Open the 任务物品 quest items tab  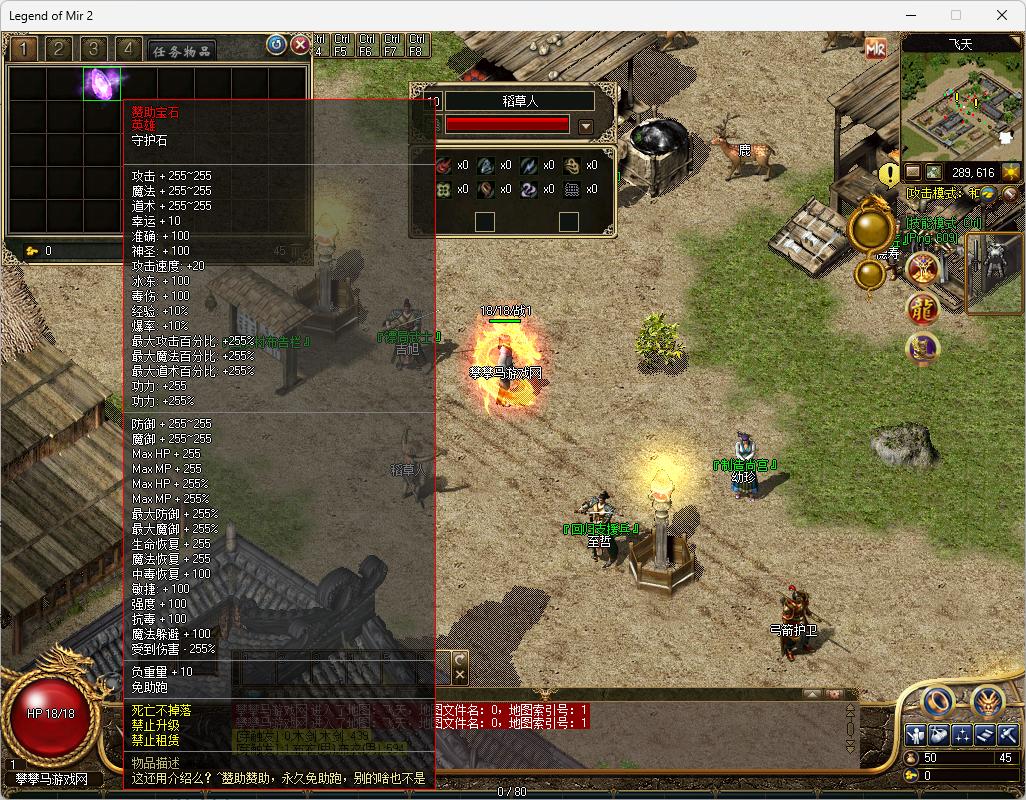click(181, 51)
